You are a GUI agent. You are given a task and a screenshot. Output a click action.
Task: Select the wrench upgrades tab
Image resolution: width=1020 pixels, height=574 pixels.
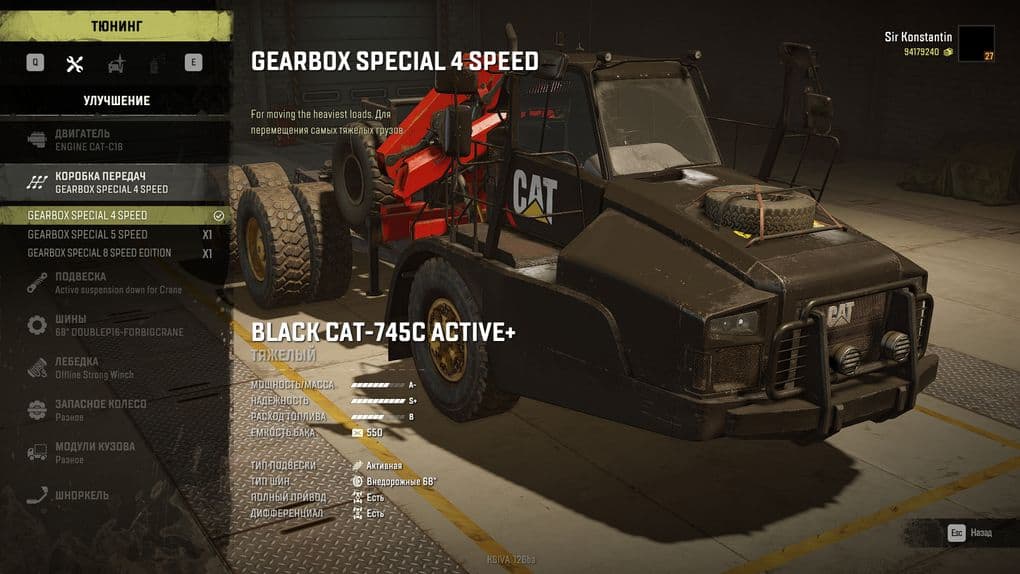tap(74, 63)
